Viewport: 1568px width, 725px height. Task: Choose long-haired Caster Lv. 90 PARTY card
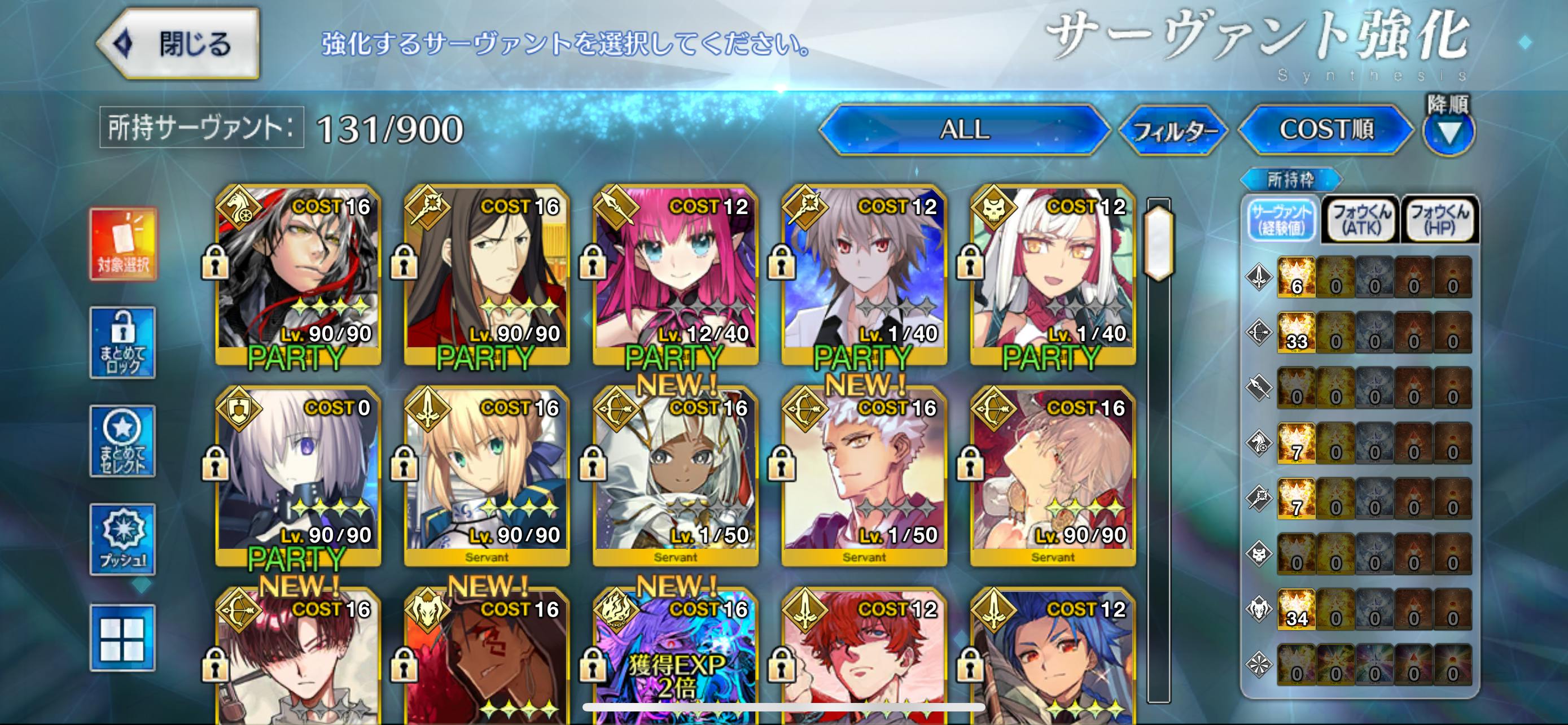coord(487,274)
